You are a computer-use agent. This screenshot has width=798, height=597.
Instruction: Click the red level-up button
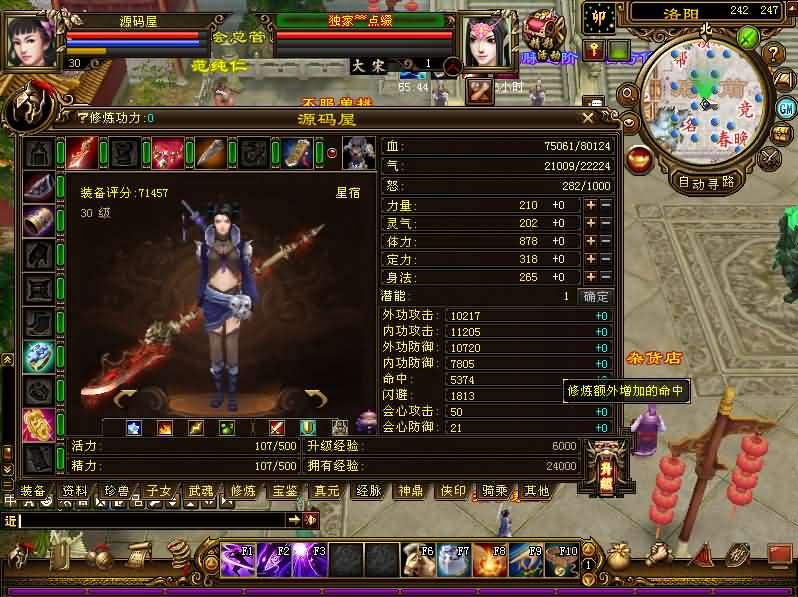pyautogui.click(x=605, y=463)
